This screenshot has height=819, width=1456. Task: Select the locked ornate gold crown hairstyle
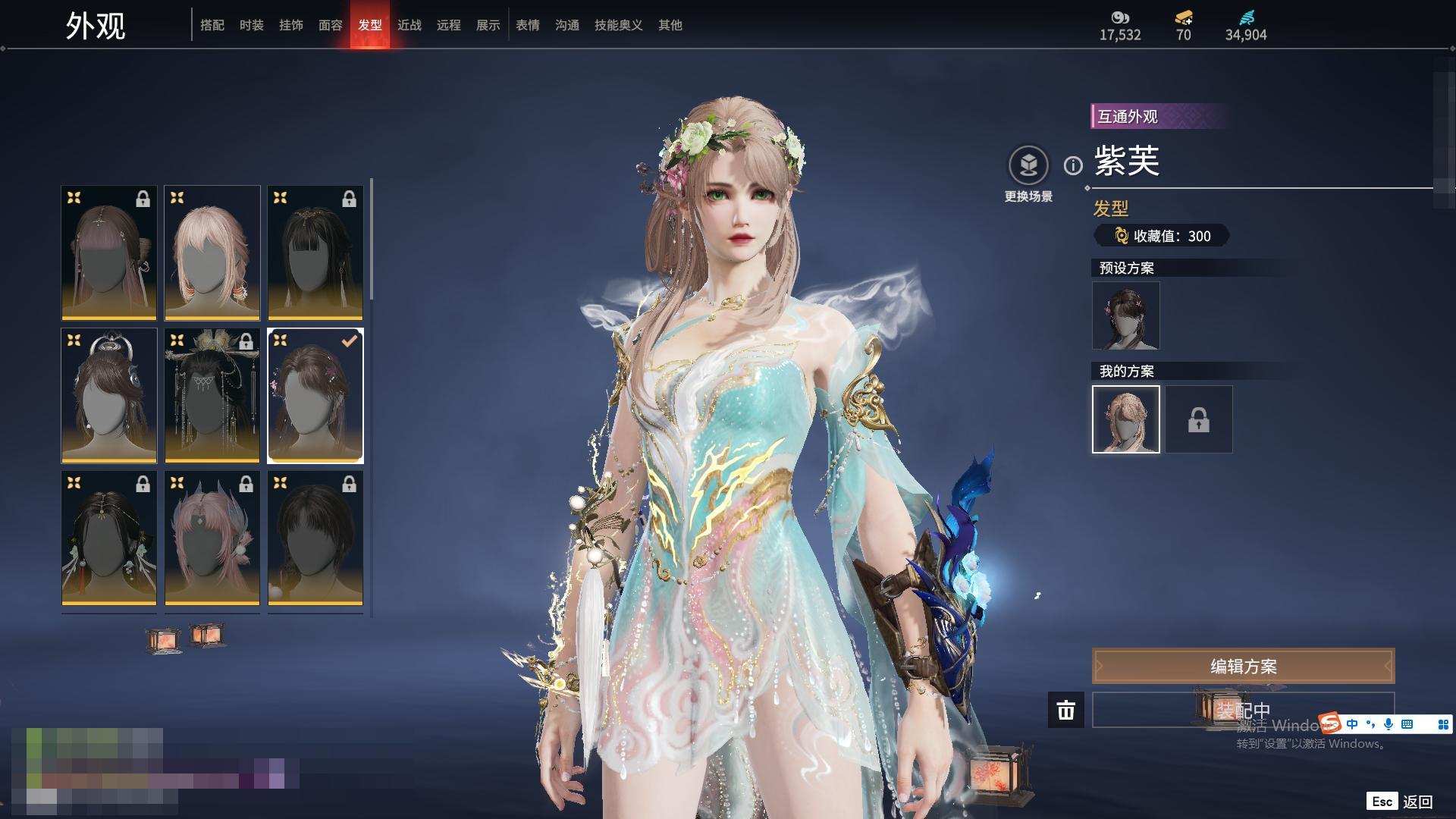[212, 395]
